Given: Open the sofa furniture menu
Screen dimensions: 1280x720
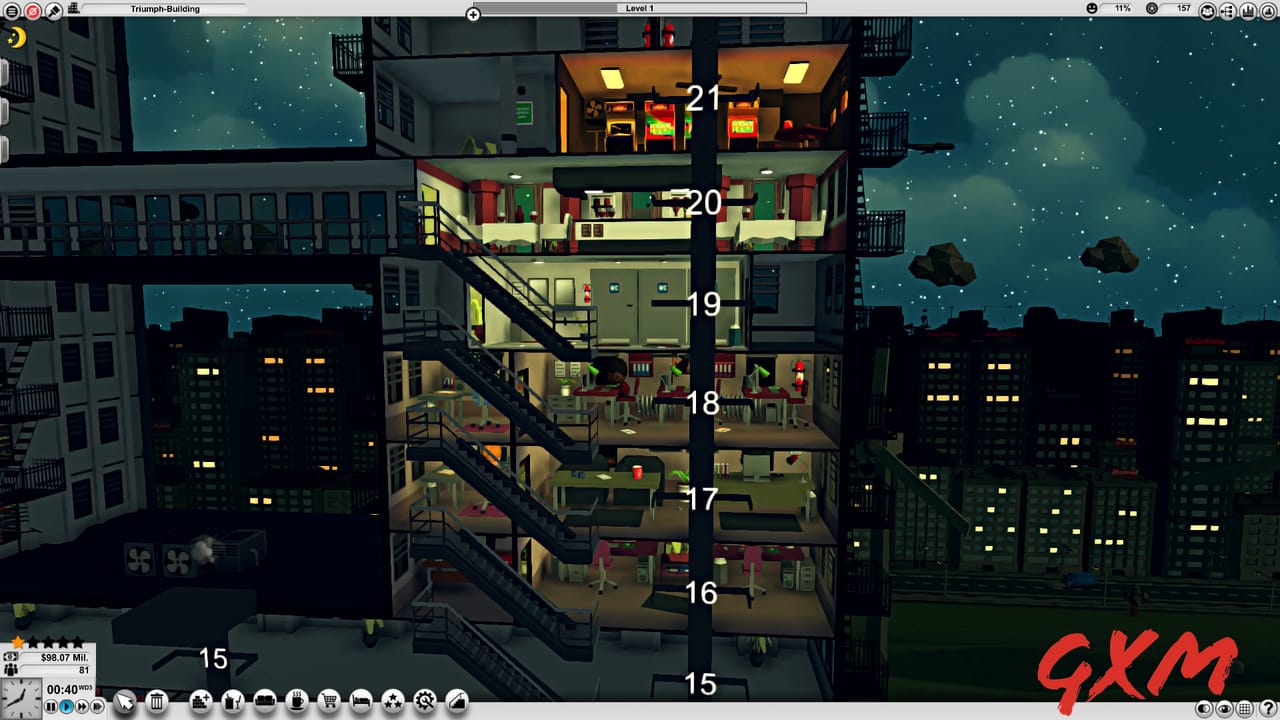Looking at the screenshot, I should (x=265, y=701).
